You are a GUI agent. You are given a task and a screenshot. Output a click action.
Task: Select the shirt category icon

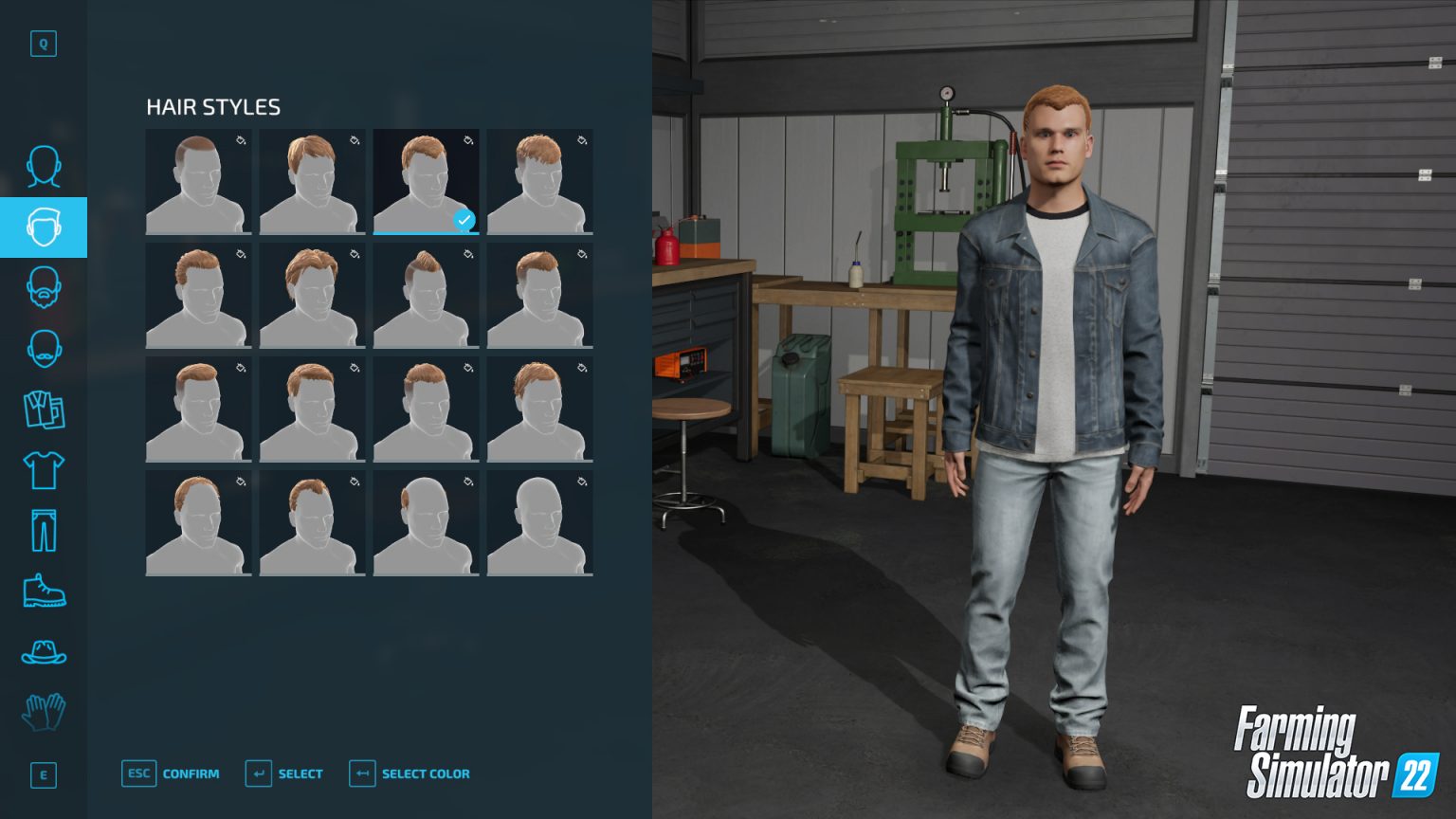tap(43, 471)
